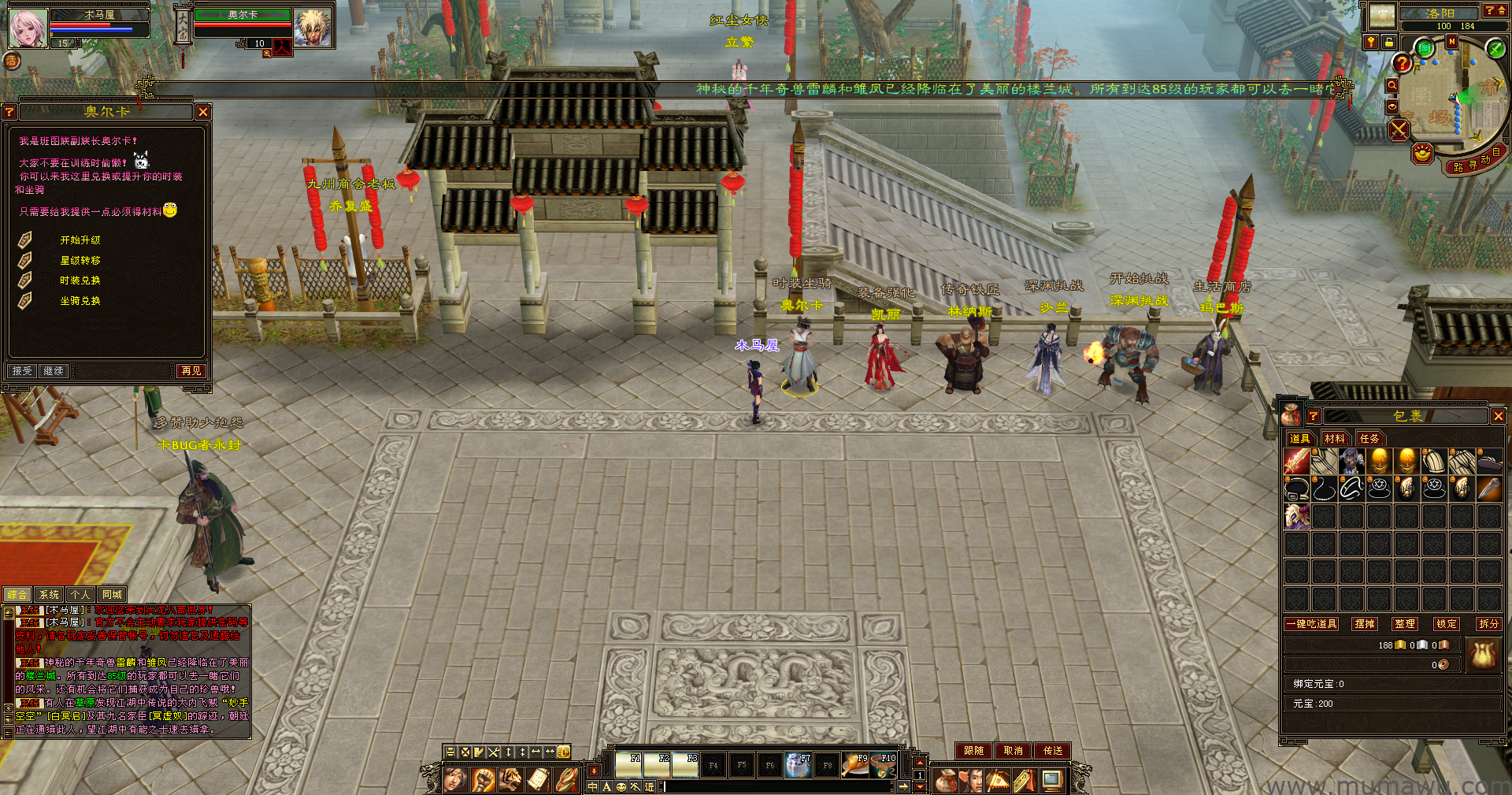Switch to the 材料 inventory tab
Image resolution: width=1512 pixels, height=795 pixels.
(x=1334, y=439)
